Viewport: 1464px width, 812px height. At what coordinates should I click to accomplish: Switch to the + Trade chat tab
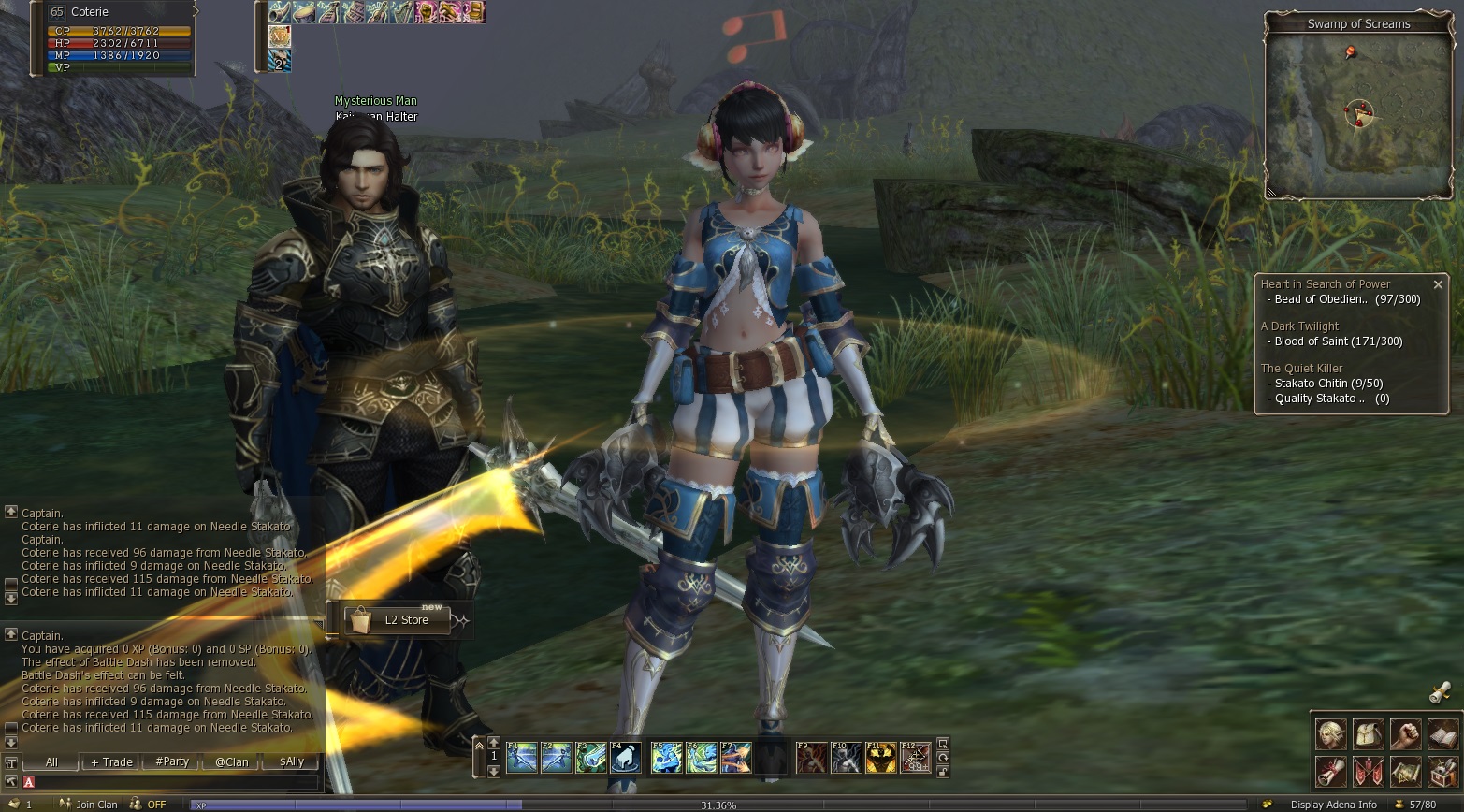point(111,762)
